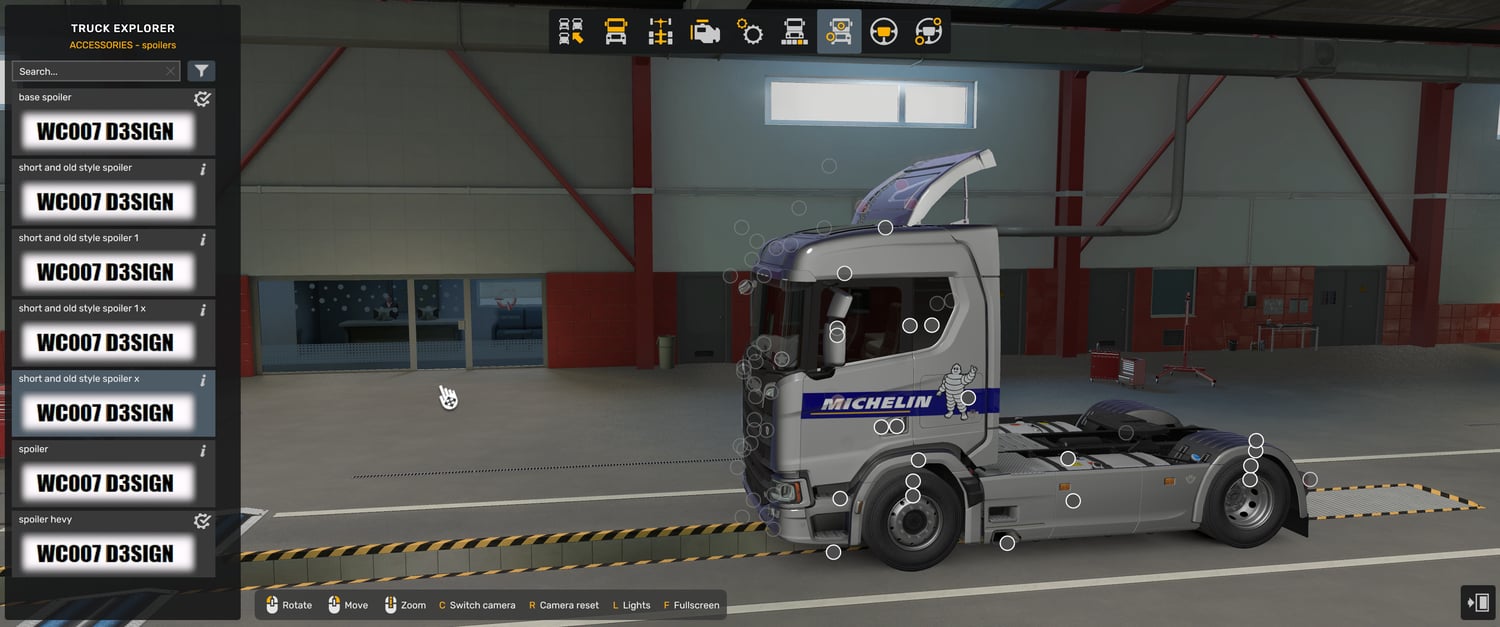This screenshot has width=1500, height=627.
Task: Show the engine category
Action: coord(705,32)
